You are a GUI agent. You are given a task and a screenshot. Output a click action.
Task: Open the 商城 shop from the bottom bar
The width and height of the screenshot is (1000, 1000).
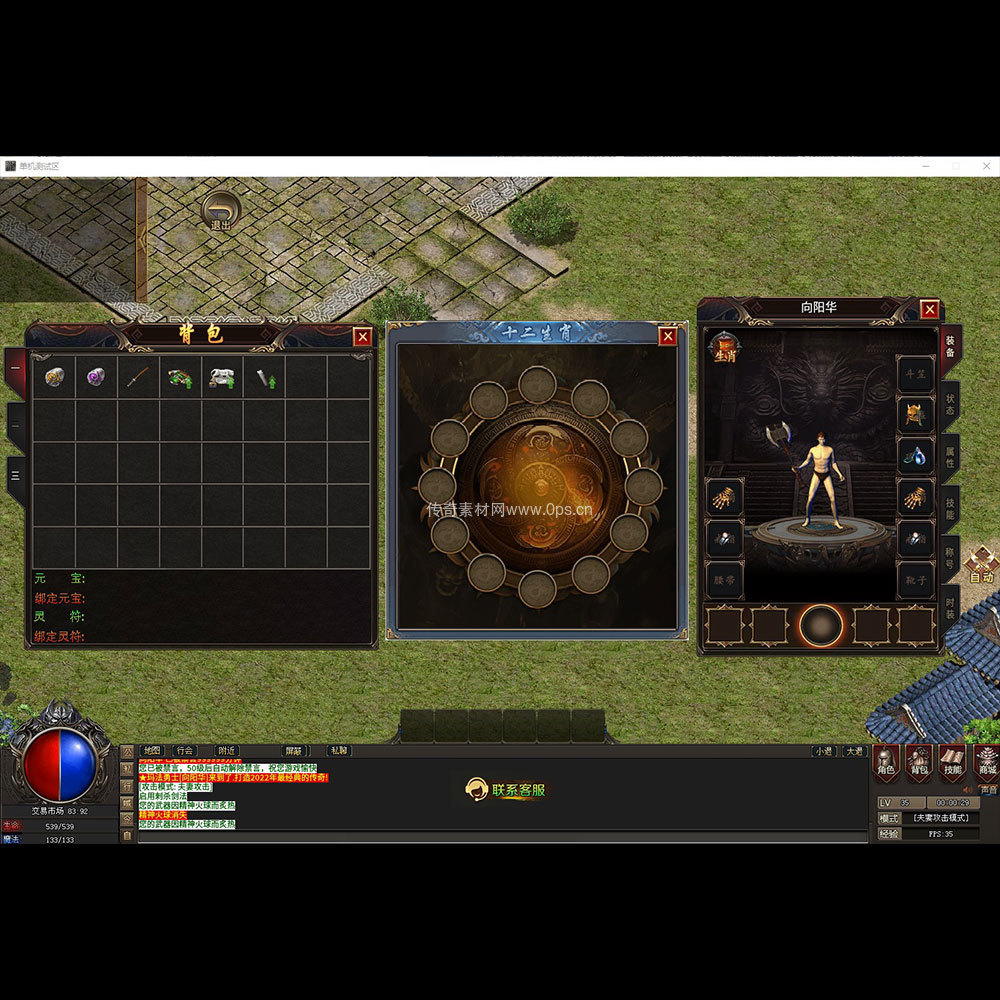pyautogui.click(x=987, y=761)
